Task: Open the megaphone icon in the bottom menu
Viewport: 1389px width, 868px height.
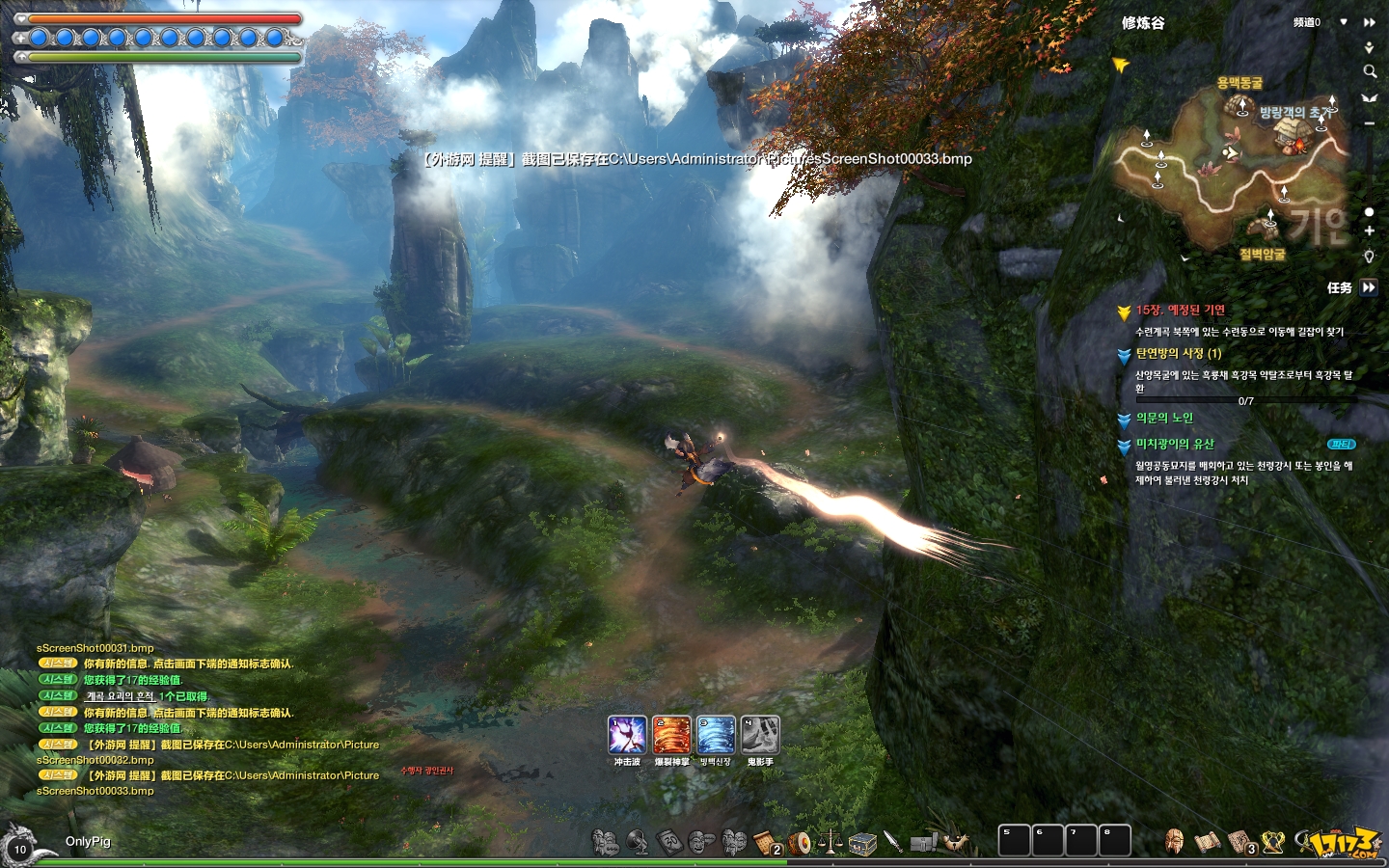Action: click(638, 843)
